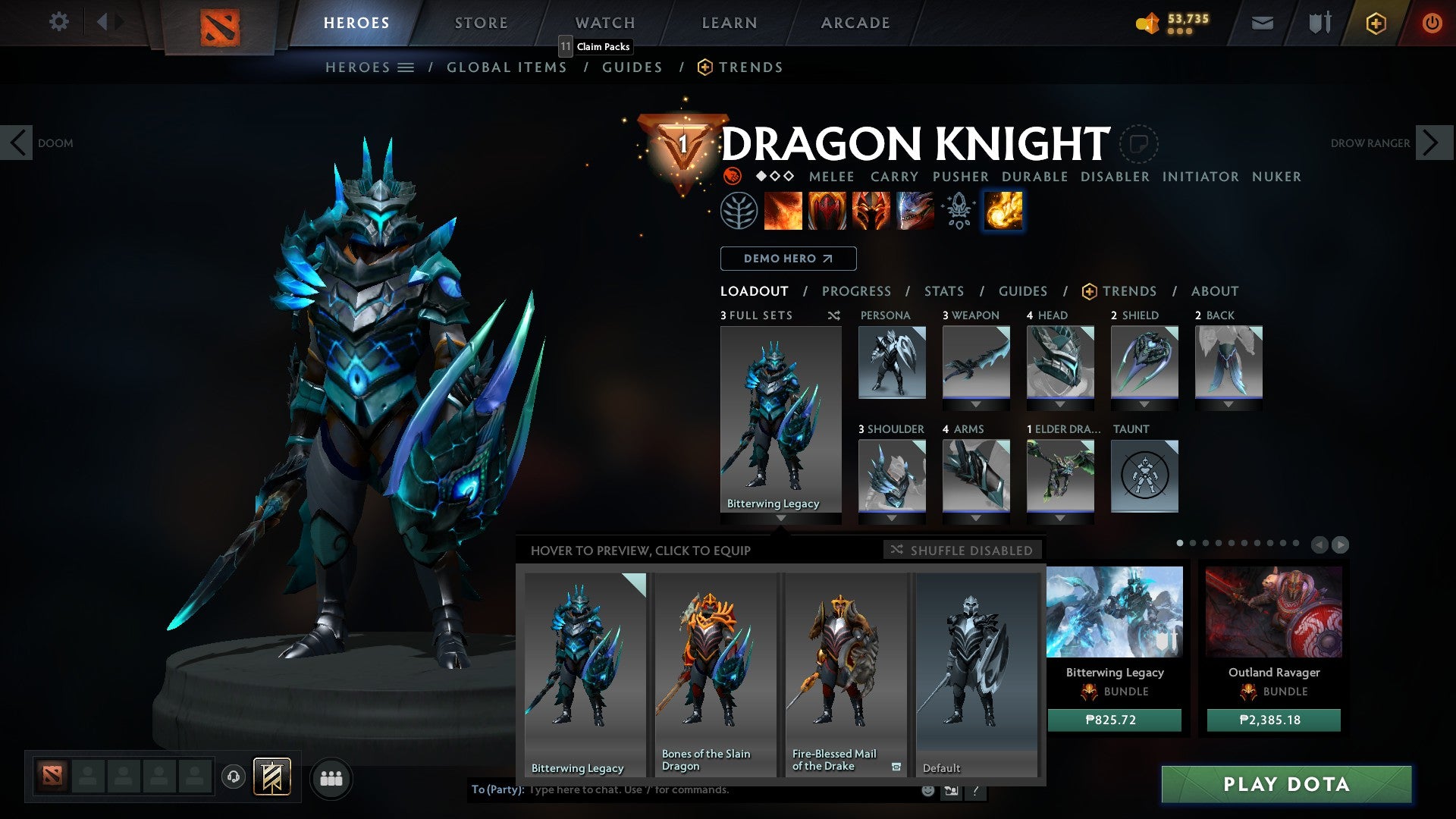Viewport: 1456px width, 819px height.
Task: Expand the Weapon slot dropdown arrow
Action: tap(977, 404)
